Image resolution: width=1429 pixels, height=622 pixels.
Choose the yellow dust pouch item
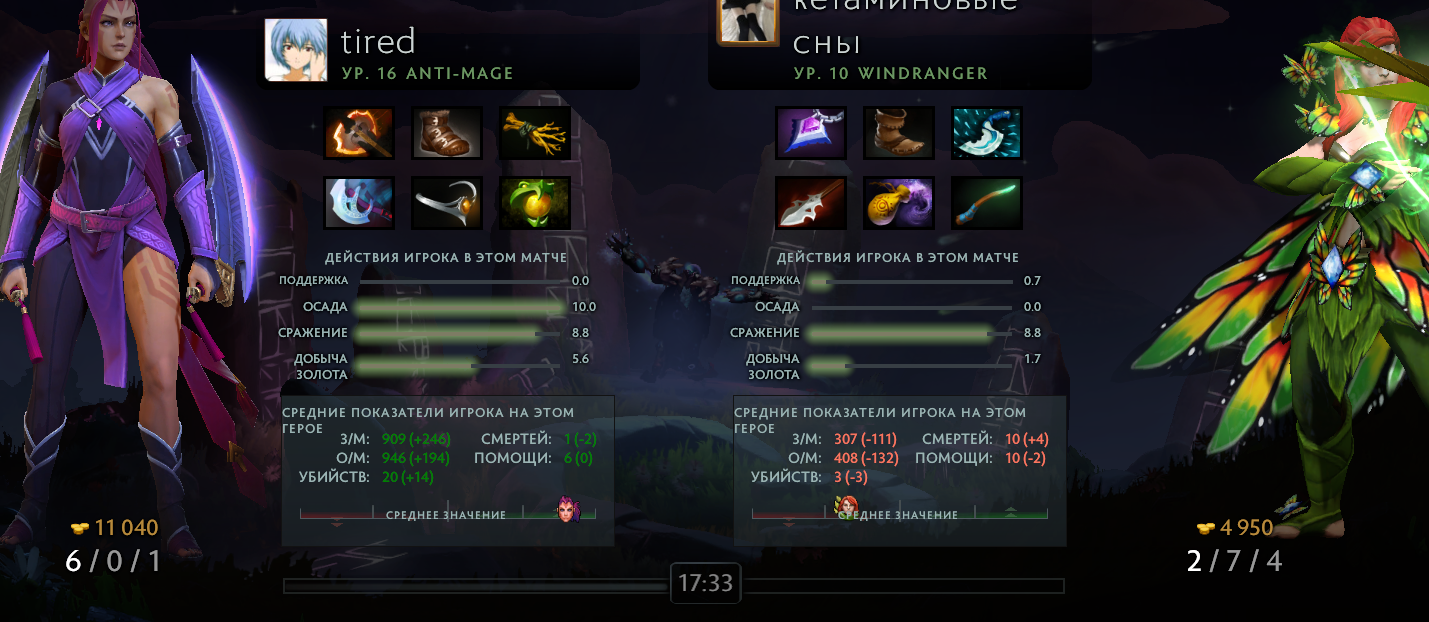(899, 203)
